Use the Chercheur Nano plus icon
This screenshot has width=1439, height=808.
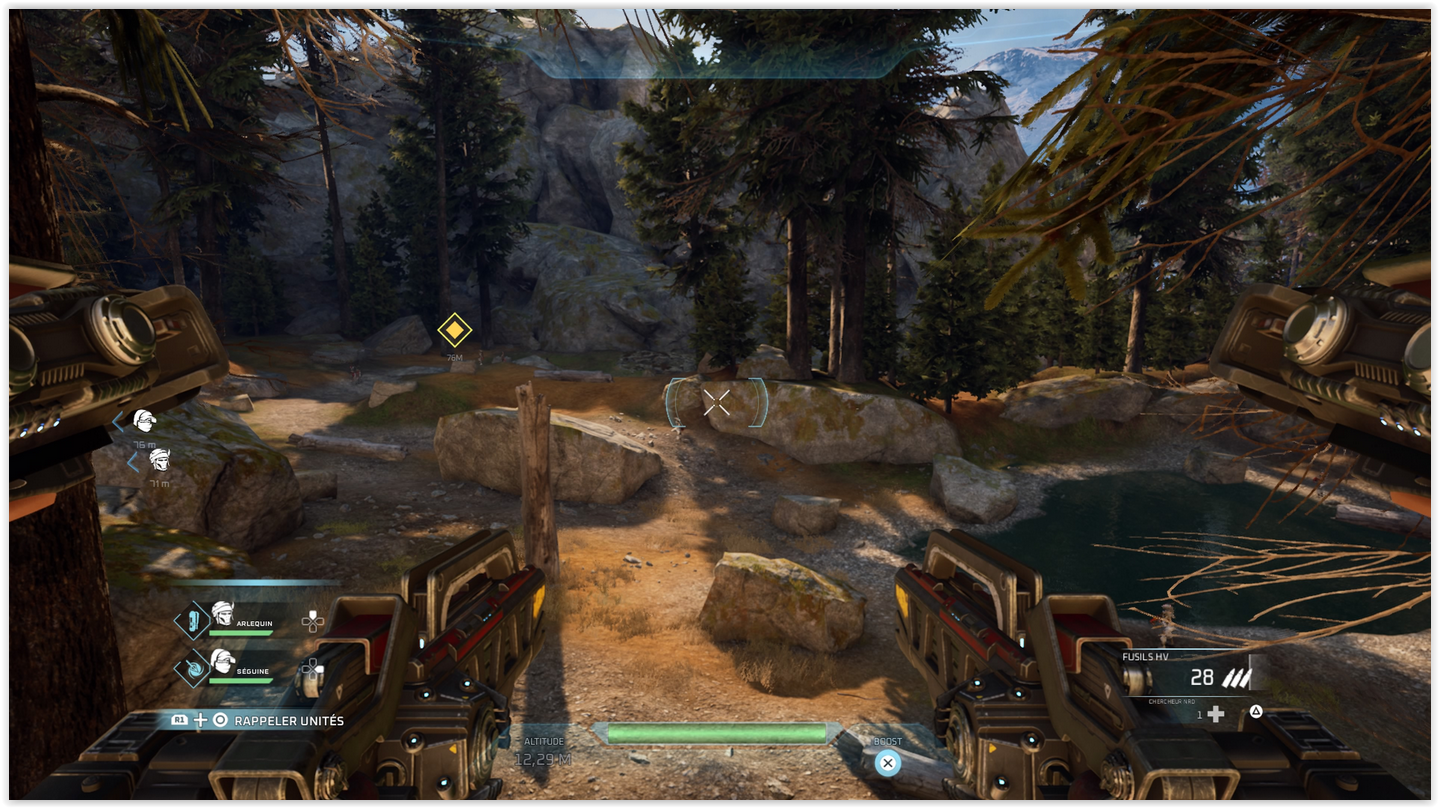click(x=1216, y=714)
